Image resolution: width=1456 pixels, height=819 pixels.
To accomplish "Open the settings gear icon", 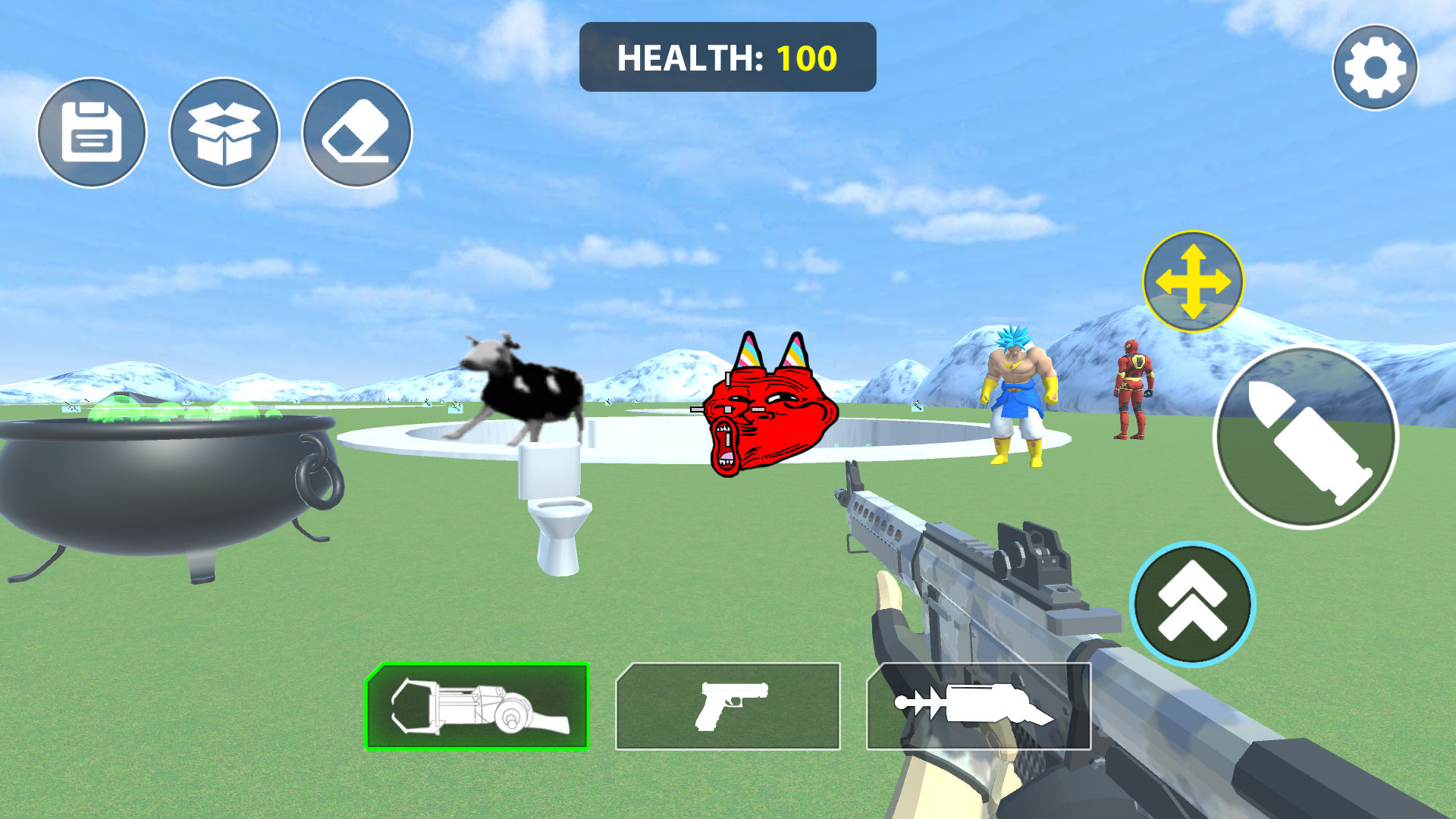I will (x=1374, y=67).
